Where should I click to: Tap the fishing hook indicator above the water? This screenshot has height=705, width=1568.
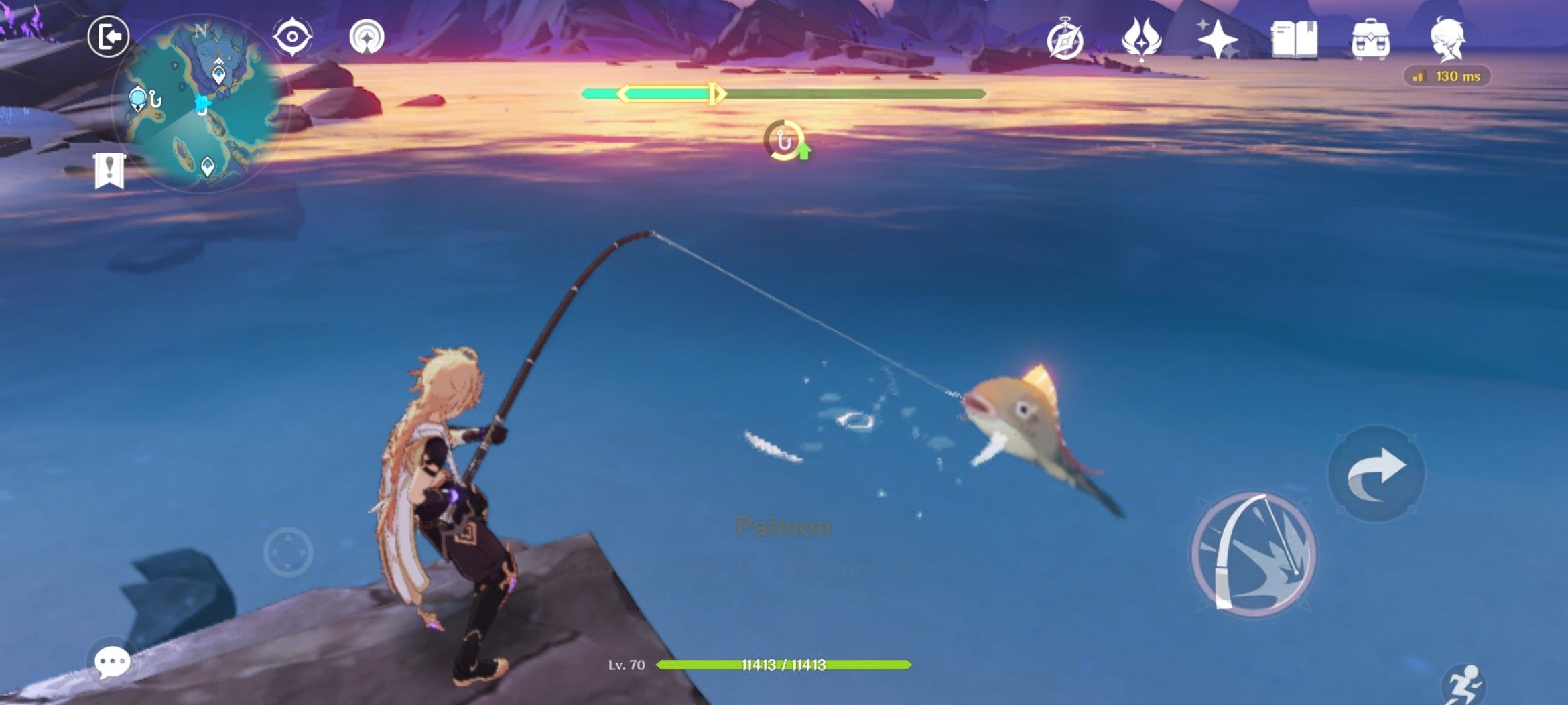pos(782,141)
